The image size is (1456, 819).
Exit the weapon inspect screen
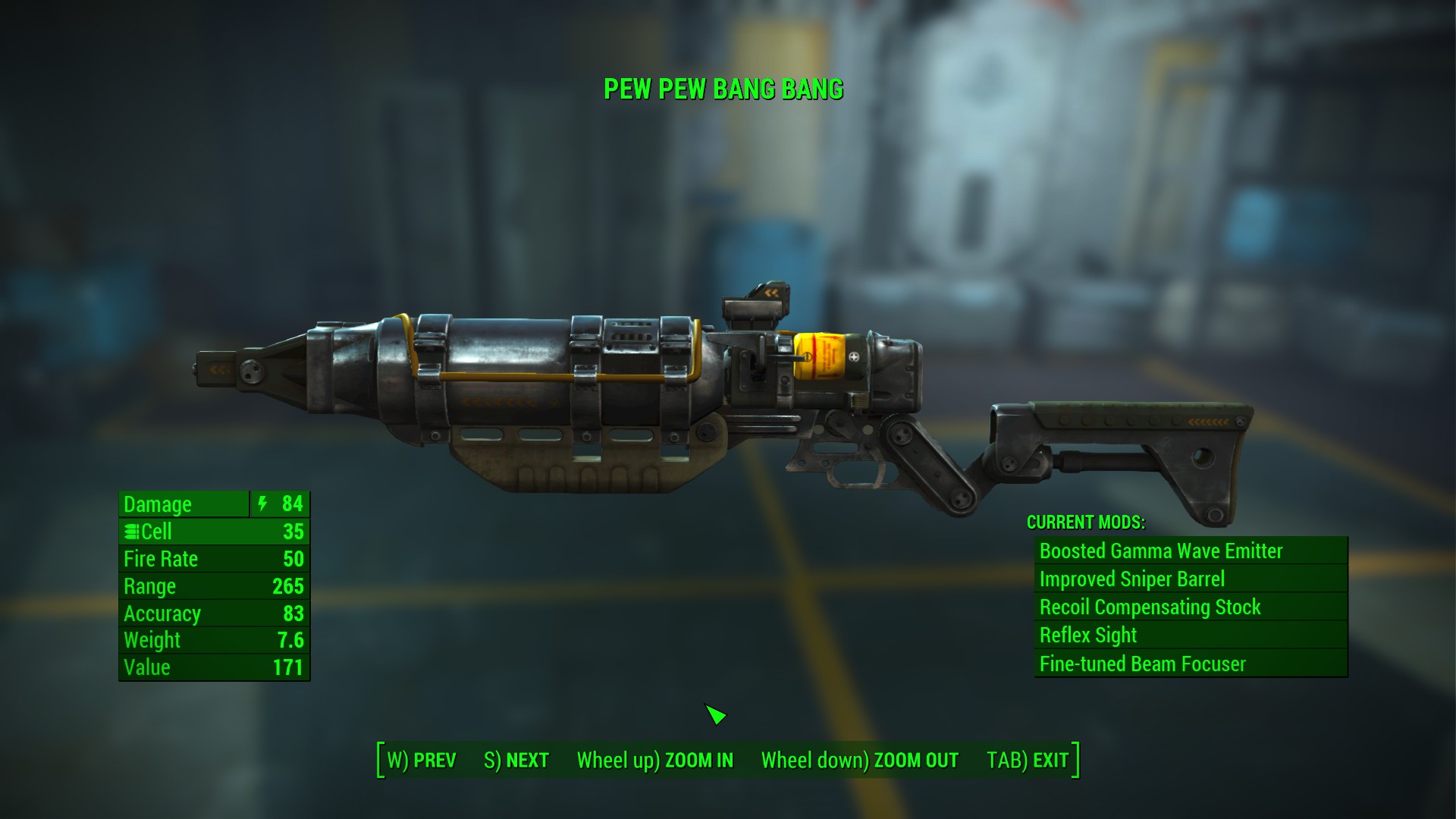point(1028,761)
